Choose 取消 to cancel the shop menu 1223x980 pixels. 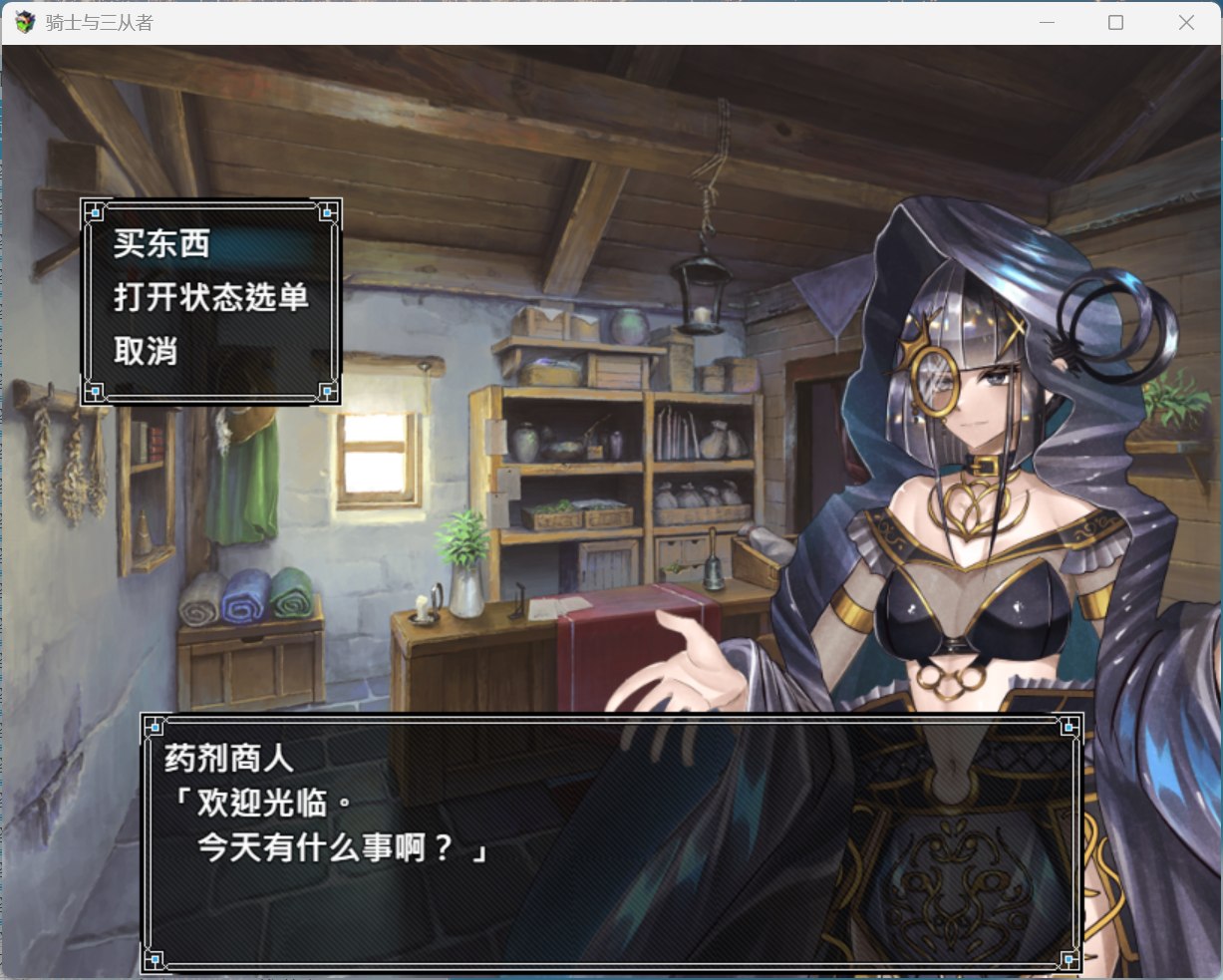point(146,351)
